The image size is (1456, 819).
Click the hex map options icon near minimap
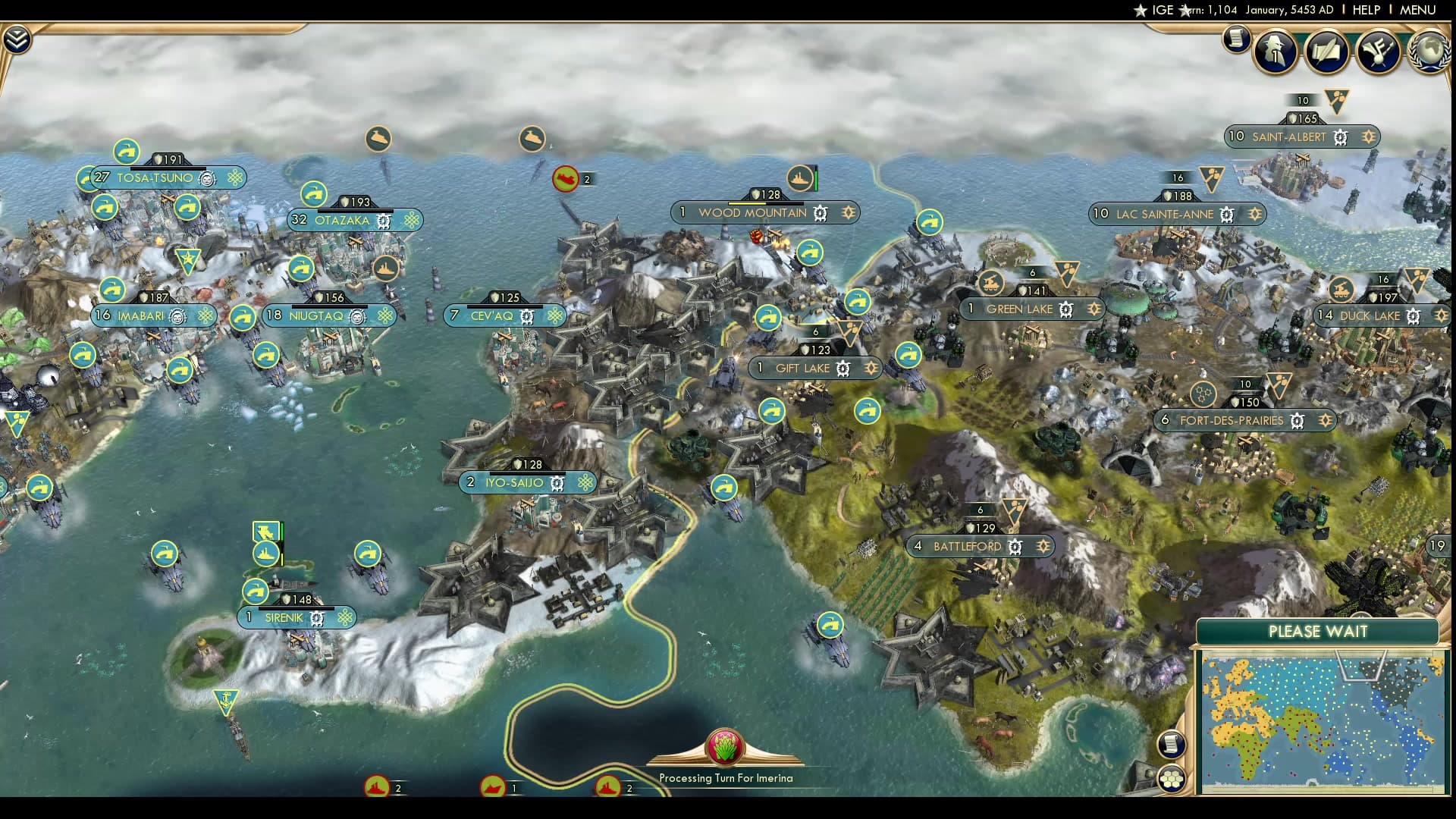pyautogui.click(x=1172, y=777)
